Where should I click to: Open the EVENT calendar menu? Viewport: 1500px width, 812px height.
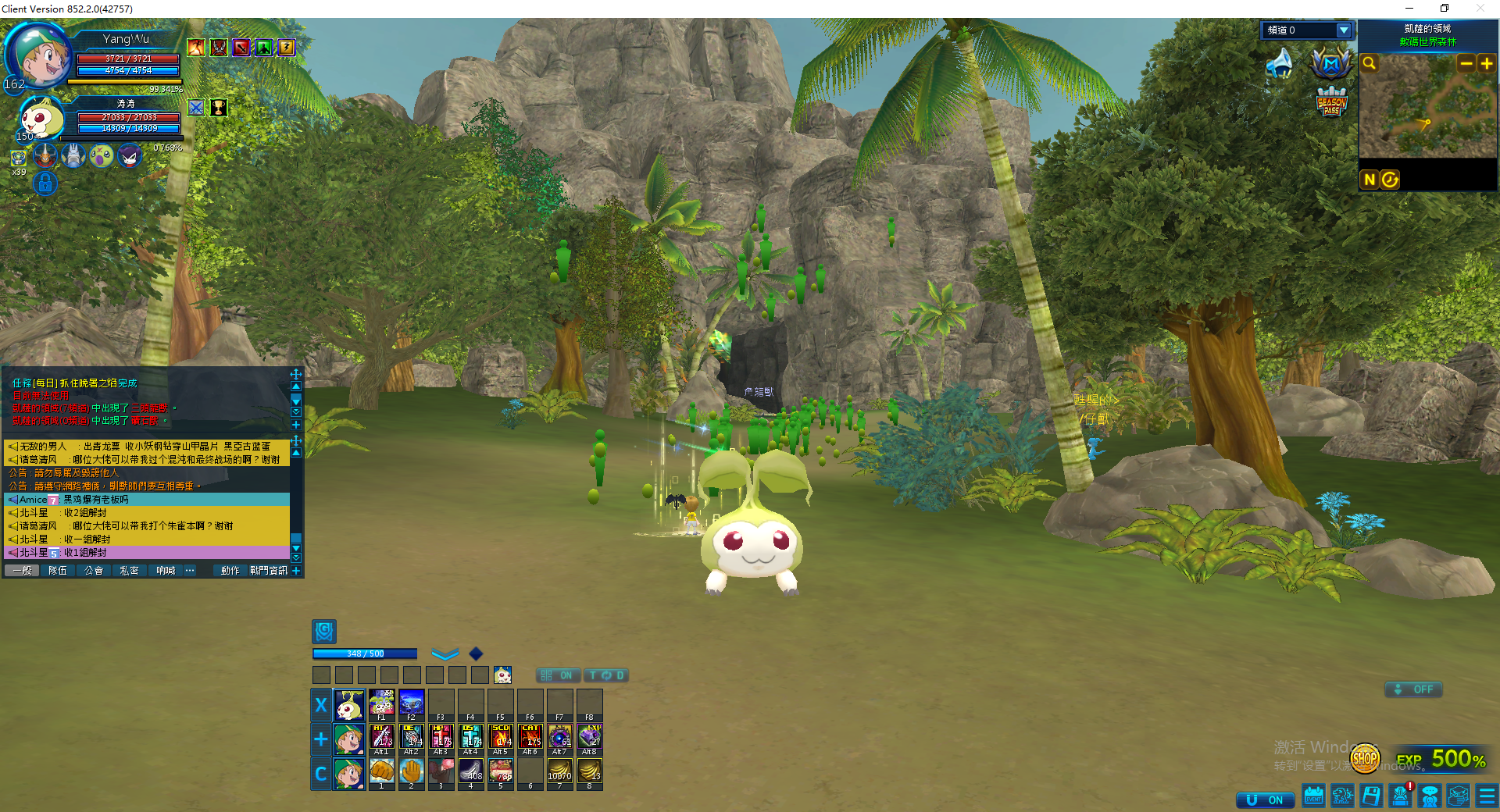click(1314, 796)
